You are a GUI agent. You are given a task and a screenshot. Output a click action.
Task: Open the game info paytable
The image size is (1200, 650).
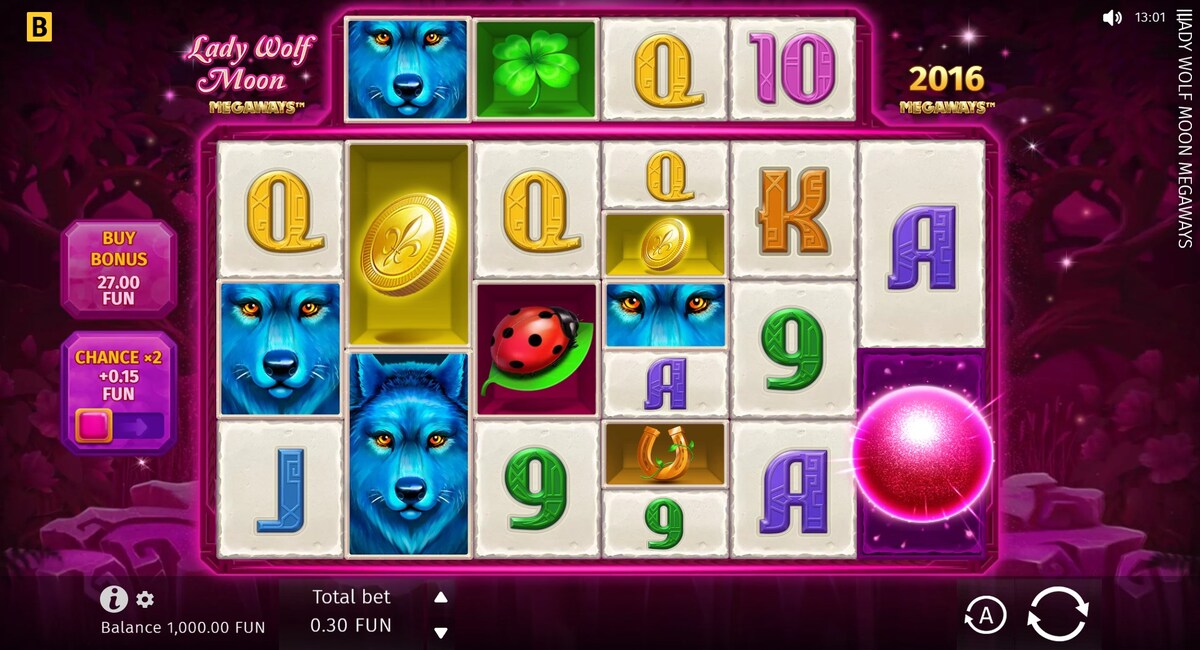click(114, 599)
